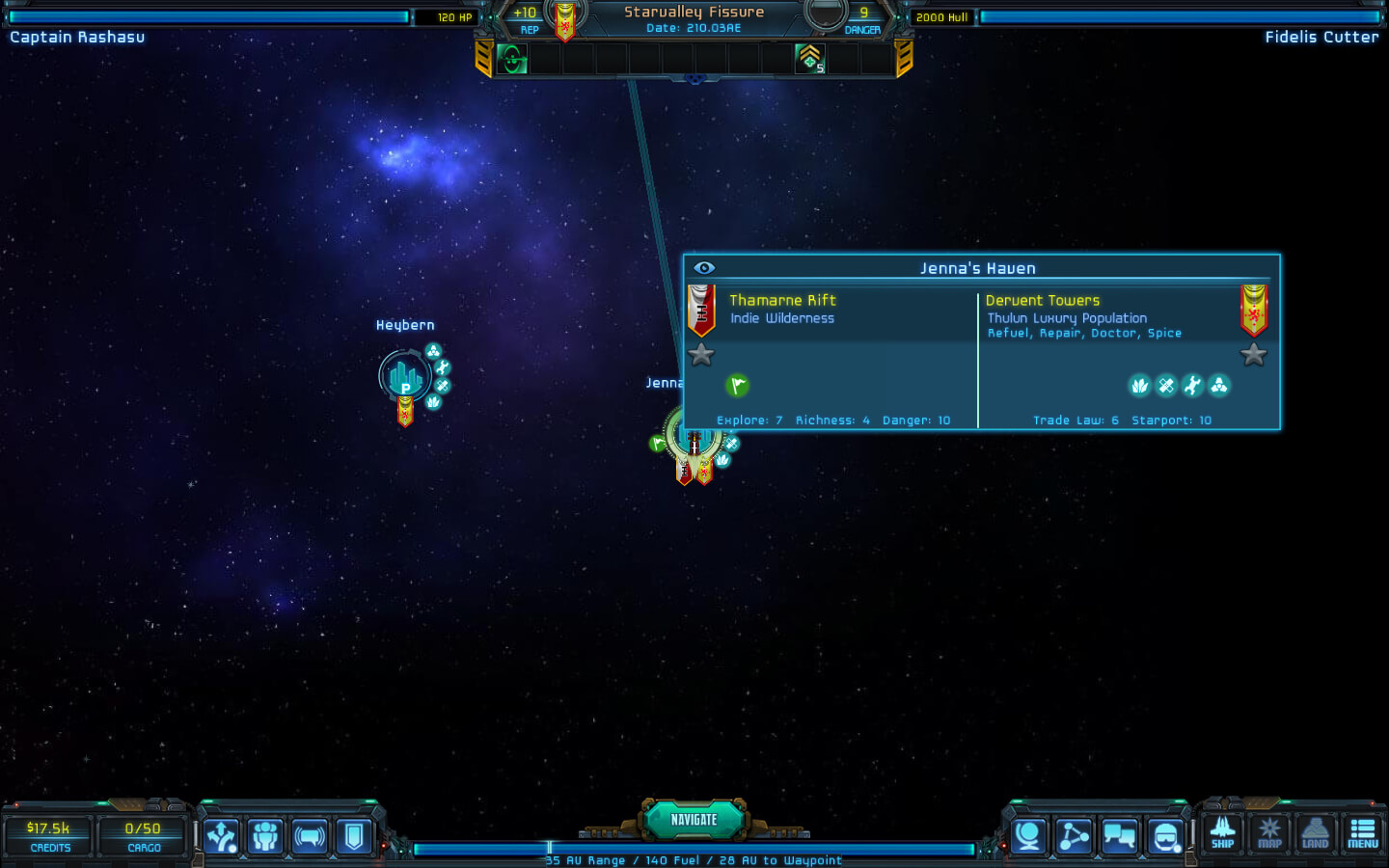Open the double chat bubbles icon
Image resolution: width=1389 pixels, height=868 pixels.
point(1119,836)
